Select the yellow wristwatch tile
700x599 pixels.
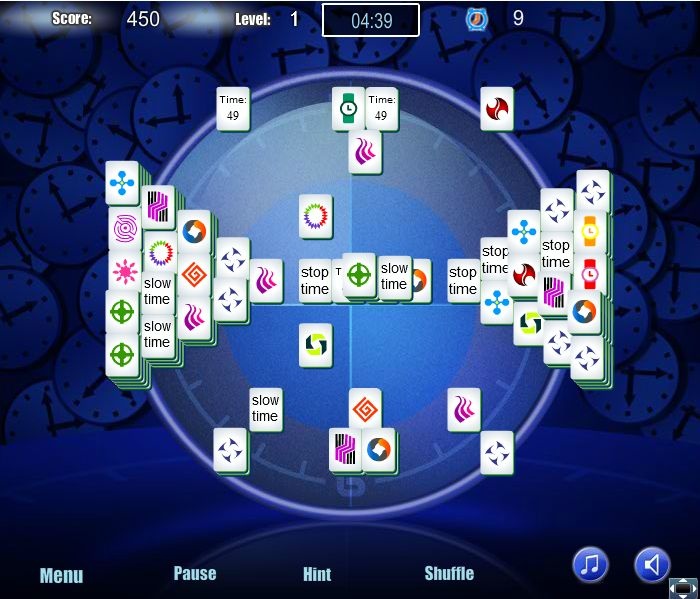click(590, 232)
